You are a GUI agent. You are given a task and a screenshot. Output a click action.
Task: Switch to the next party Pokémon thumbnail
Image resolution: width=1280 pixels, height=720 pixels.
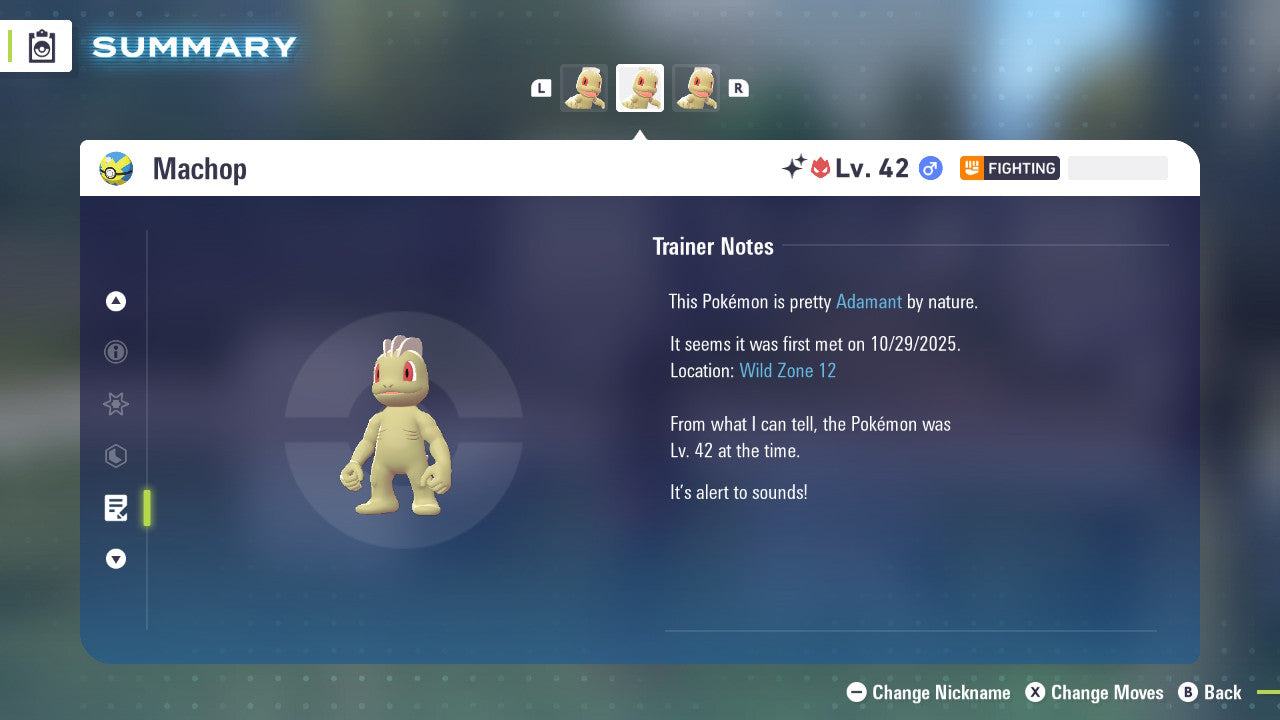696,88
